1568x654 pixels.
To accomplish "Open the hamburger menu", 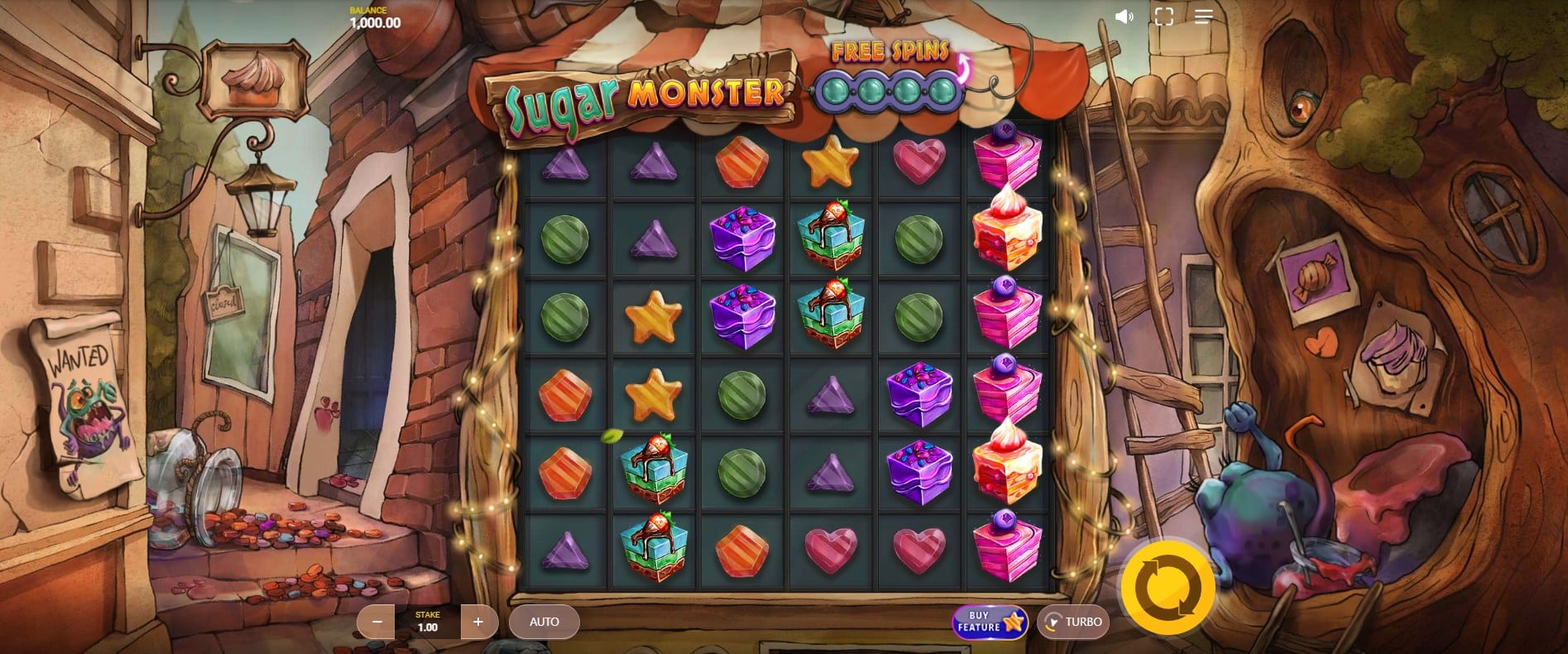I will pos(1203,17).
